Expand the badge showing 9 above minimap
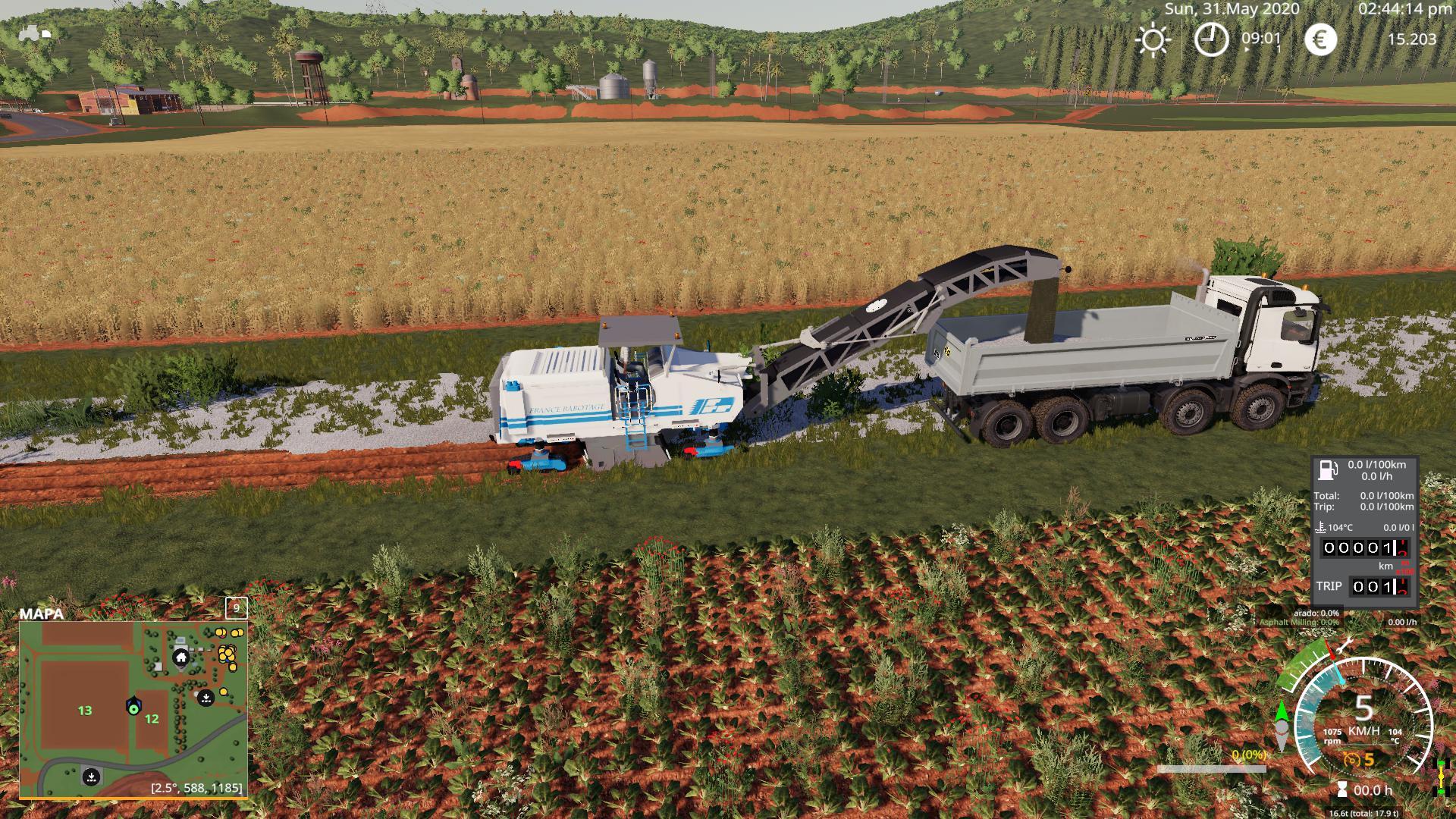 click(236, 607)
